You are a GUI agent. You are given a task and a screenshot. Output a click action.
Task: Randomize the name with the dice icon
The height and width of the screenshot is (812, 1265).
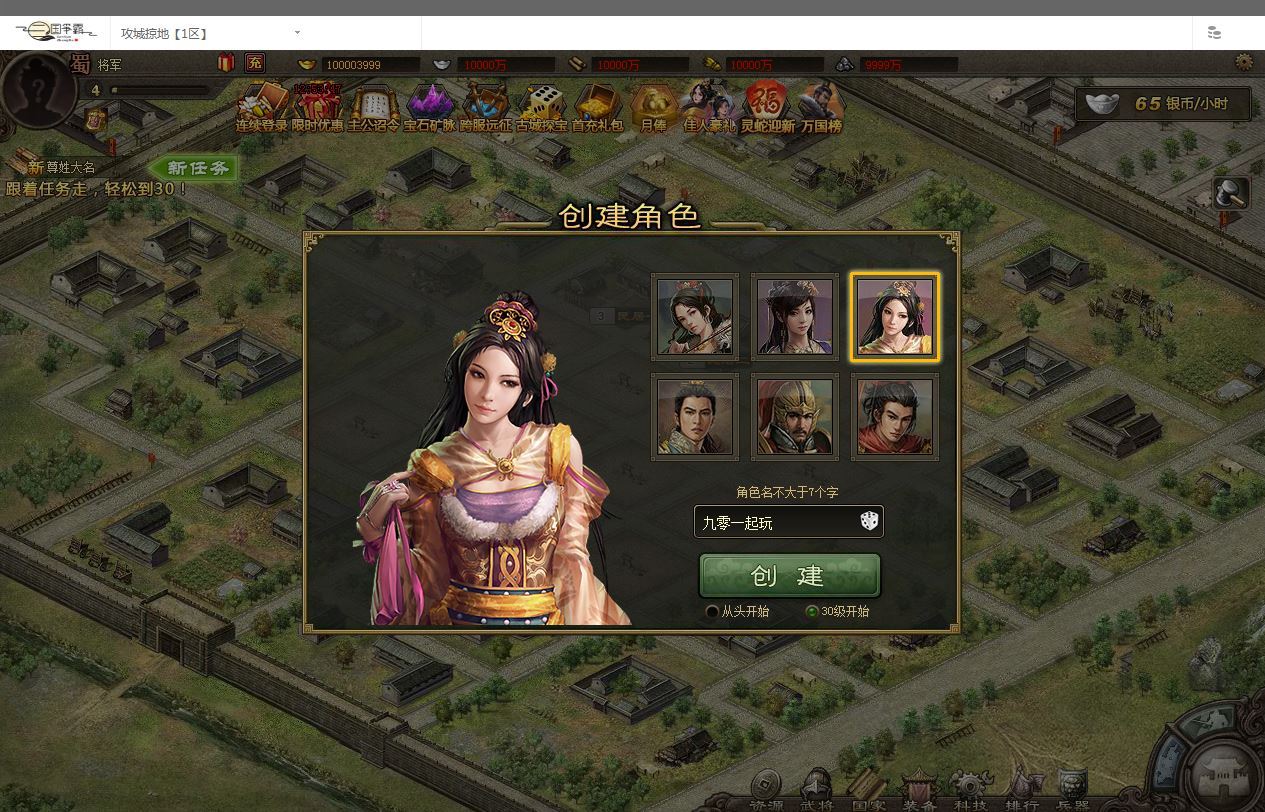tap(869, 521)
